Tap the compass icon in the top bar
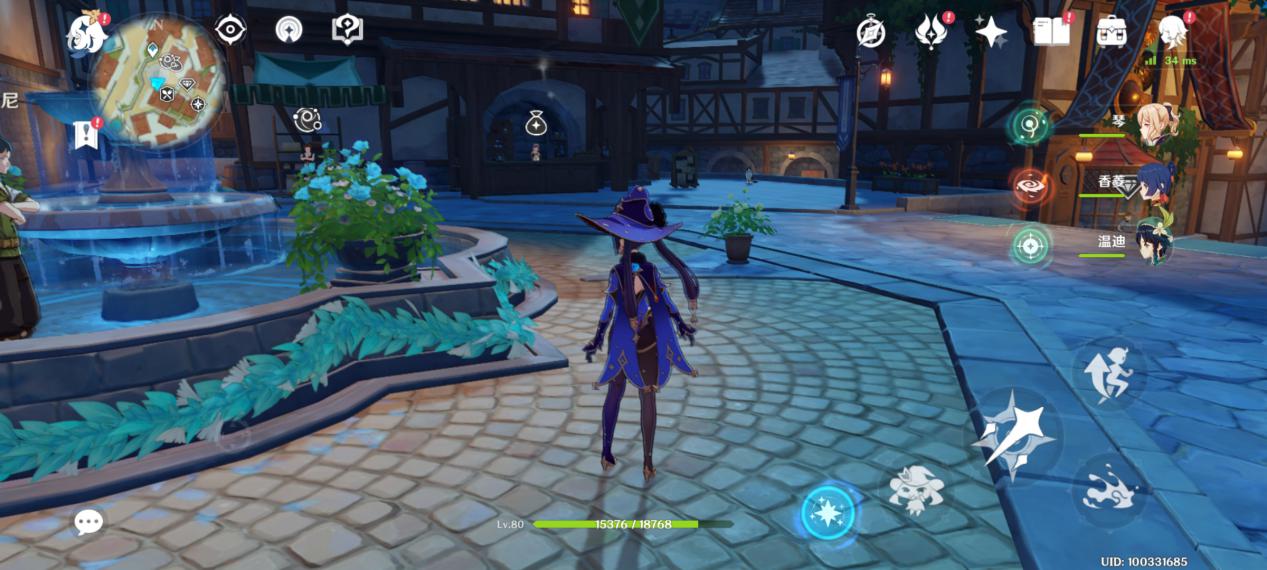 (x=871, y=33)
